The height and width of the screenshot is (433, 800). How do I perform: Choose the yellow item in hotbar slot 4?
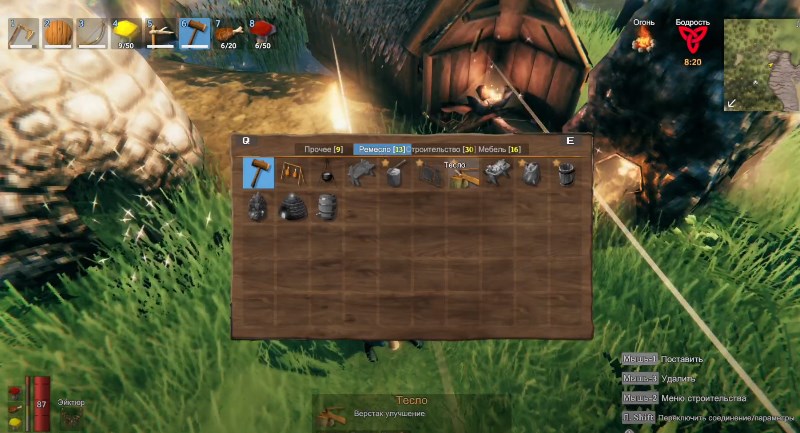tap(125, 34)
